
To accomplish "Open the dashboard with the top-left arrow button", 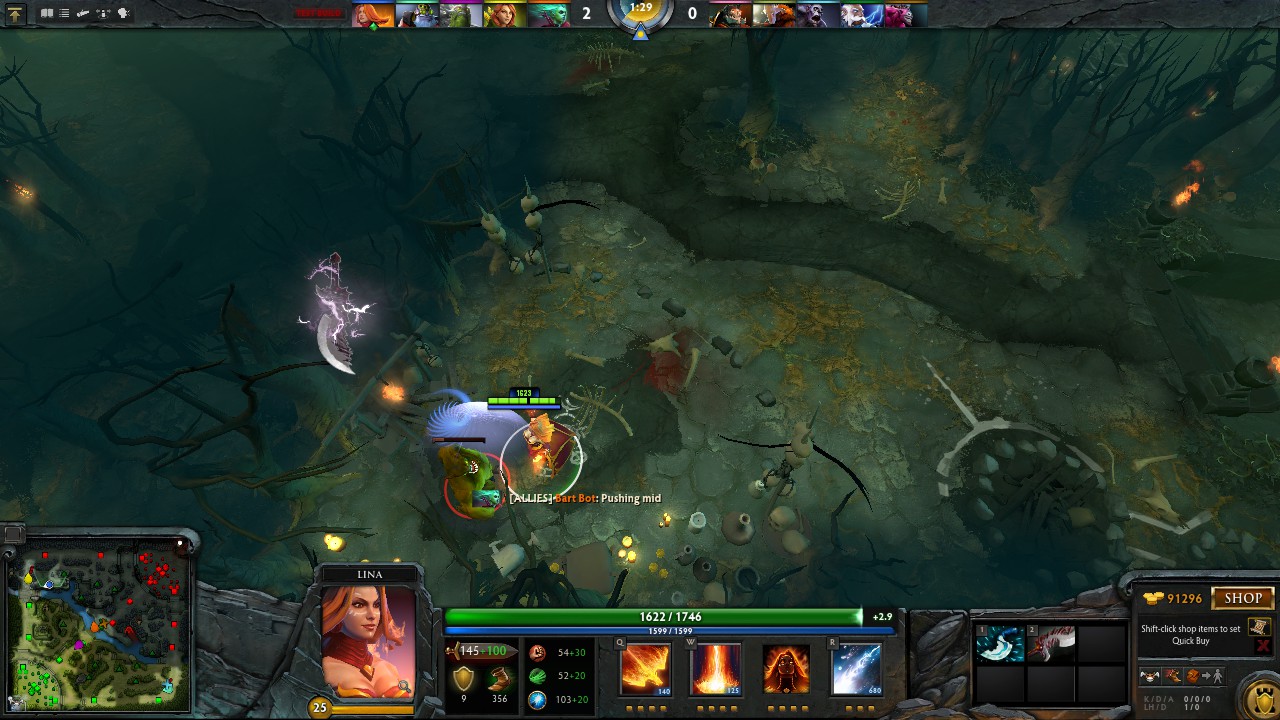I will 15,14.
